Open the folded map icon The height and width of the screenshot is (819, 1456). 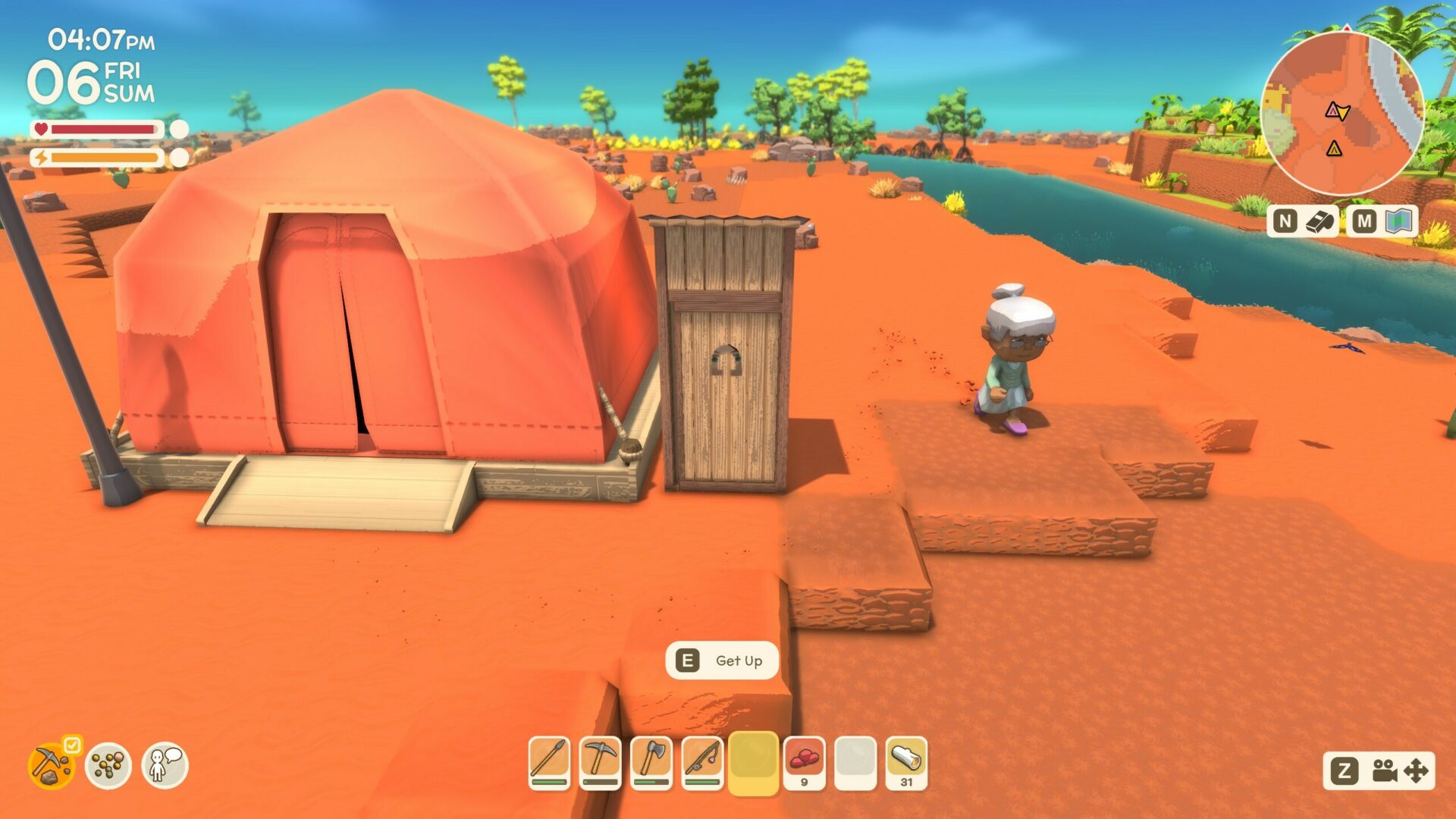tap(1399, 221)
